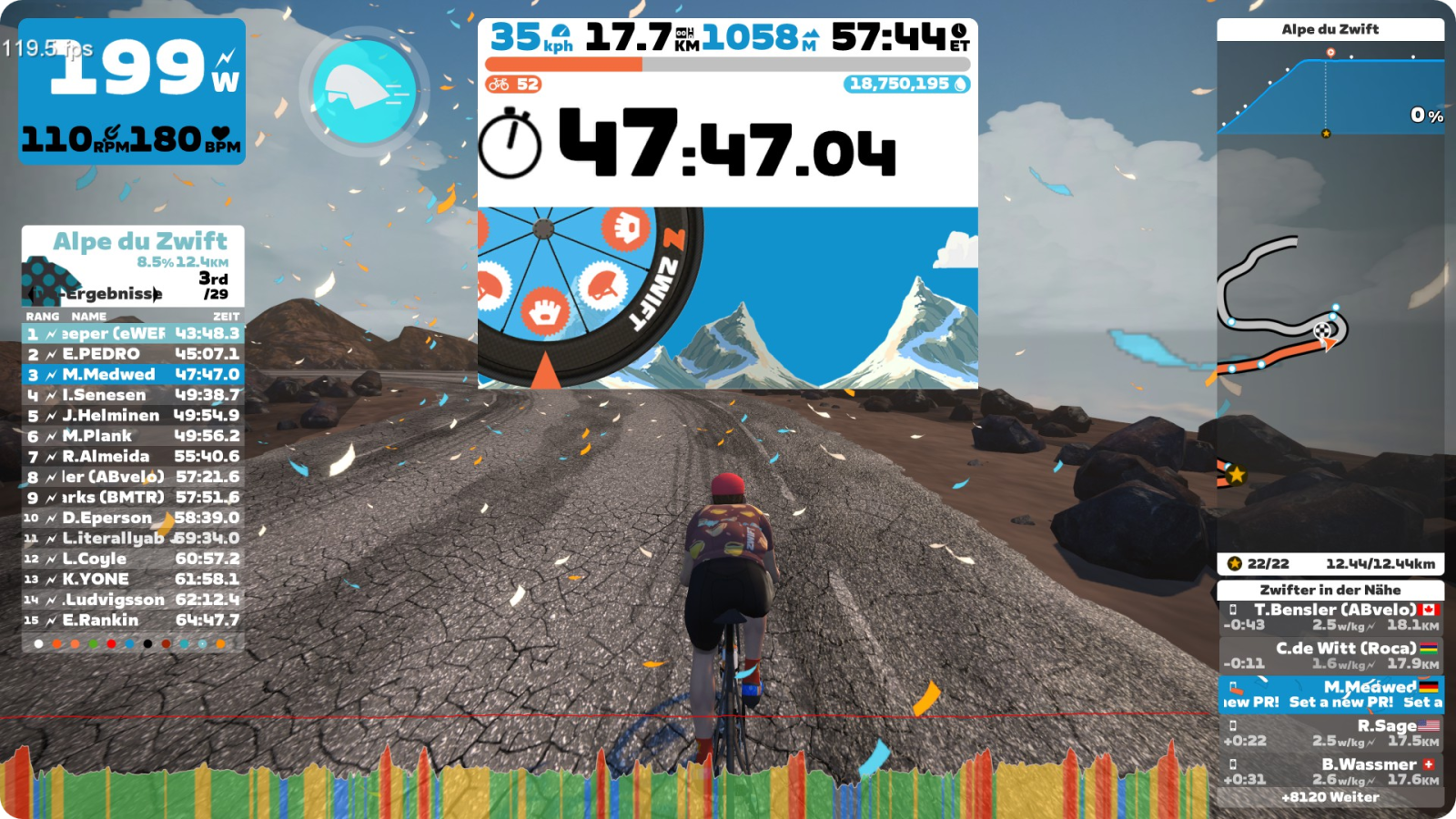Choose R.Sage in nearby Zwifters
This screenshot has height=819, width=1456.
[1330, 733]
